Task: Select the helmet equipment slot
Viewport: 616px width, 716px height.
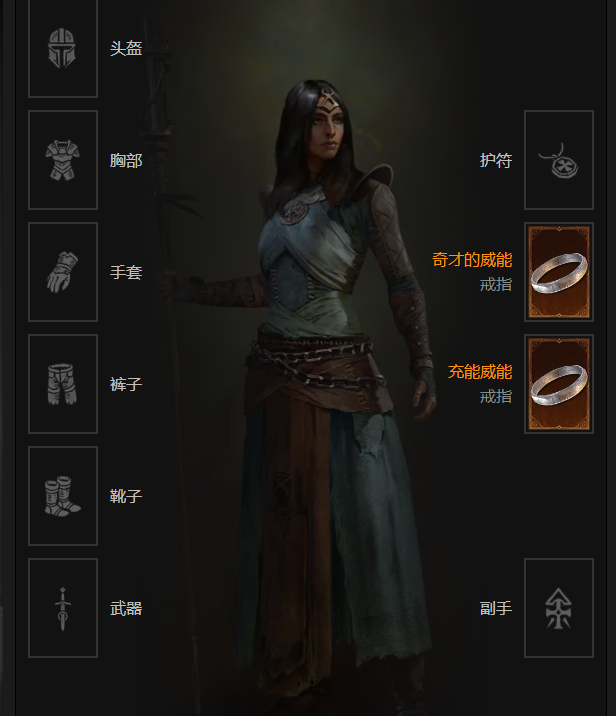Action: [x=62, y=49]
